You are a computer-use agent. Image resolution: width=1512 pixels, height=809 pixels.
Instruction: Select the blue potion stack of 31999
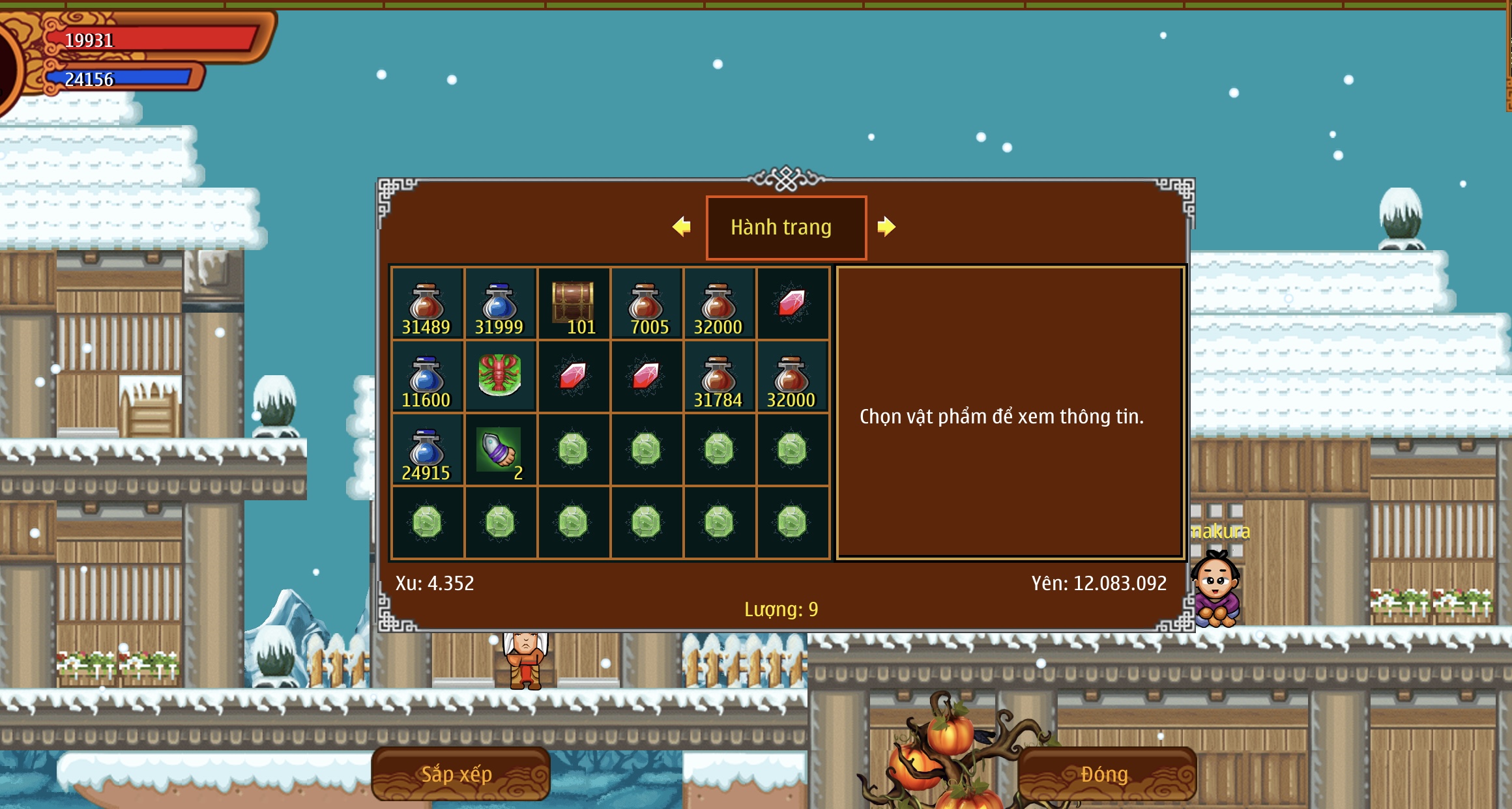pos(500,304)
